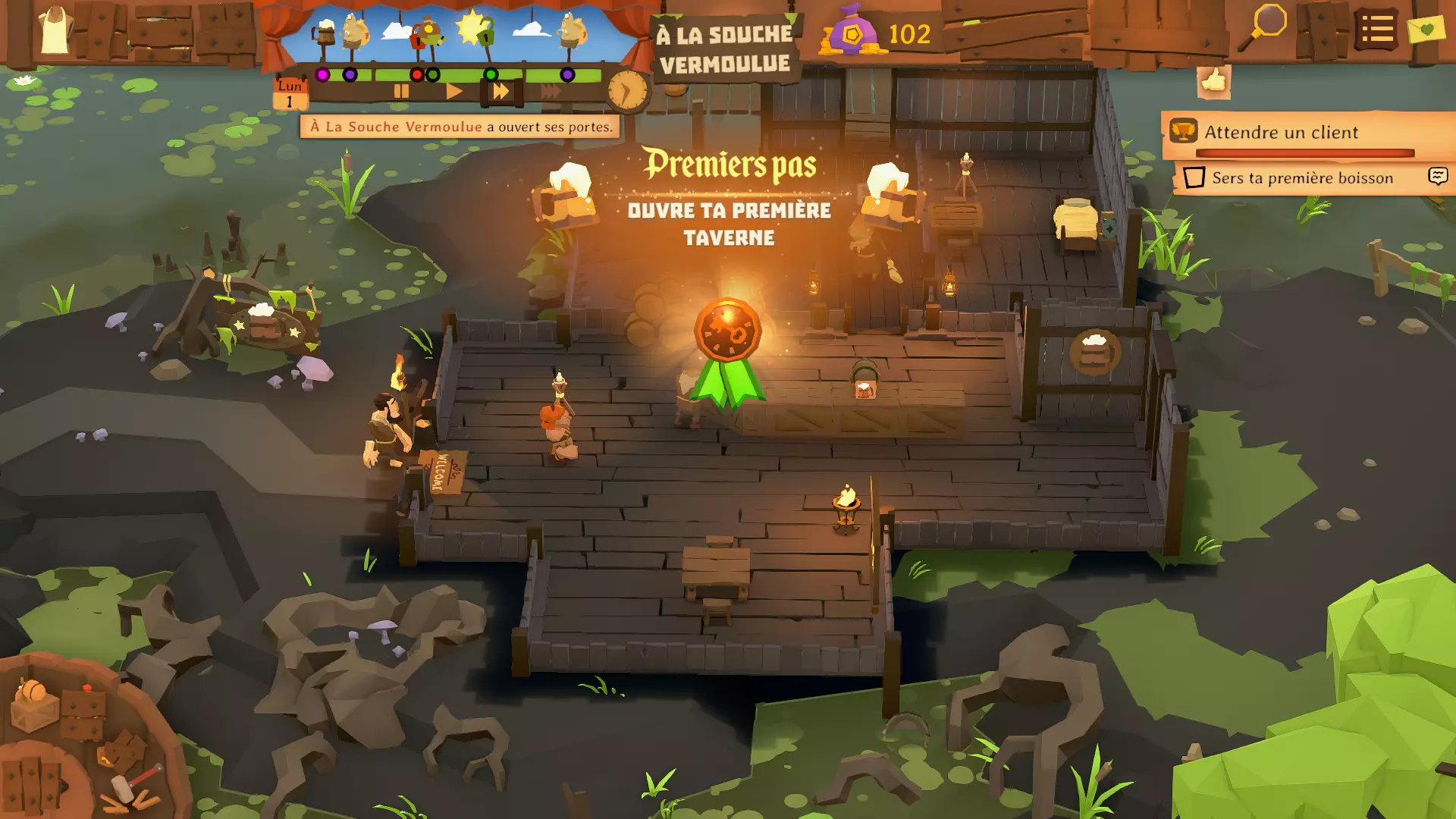
Task: Select the double fast-forward speed
Action: tap(500, 92)
